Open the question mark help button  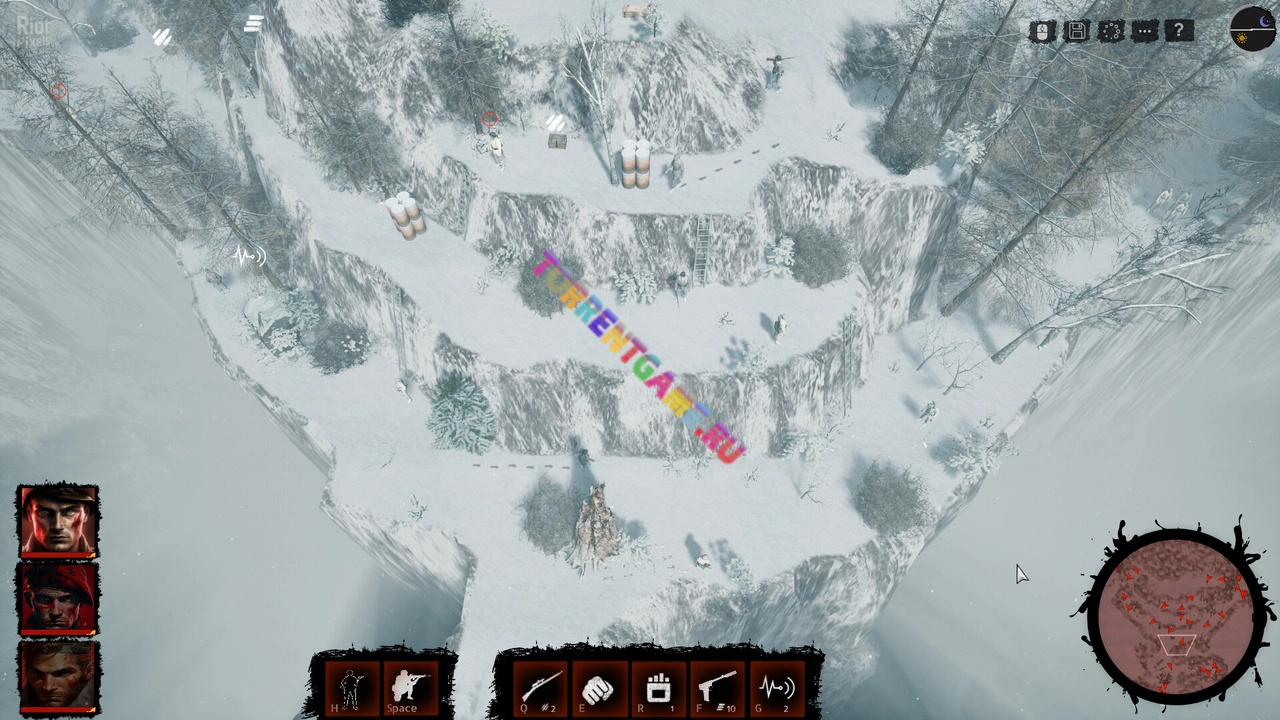pyautogui.click(x=1179, y=32)
